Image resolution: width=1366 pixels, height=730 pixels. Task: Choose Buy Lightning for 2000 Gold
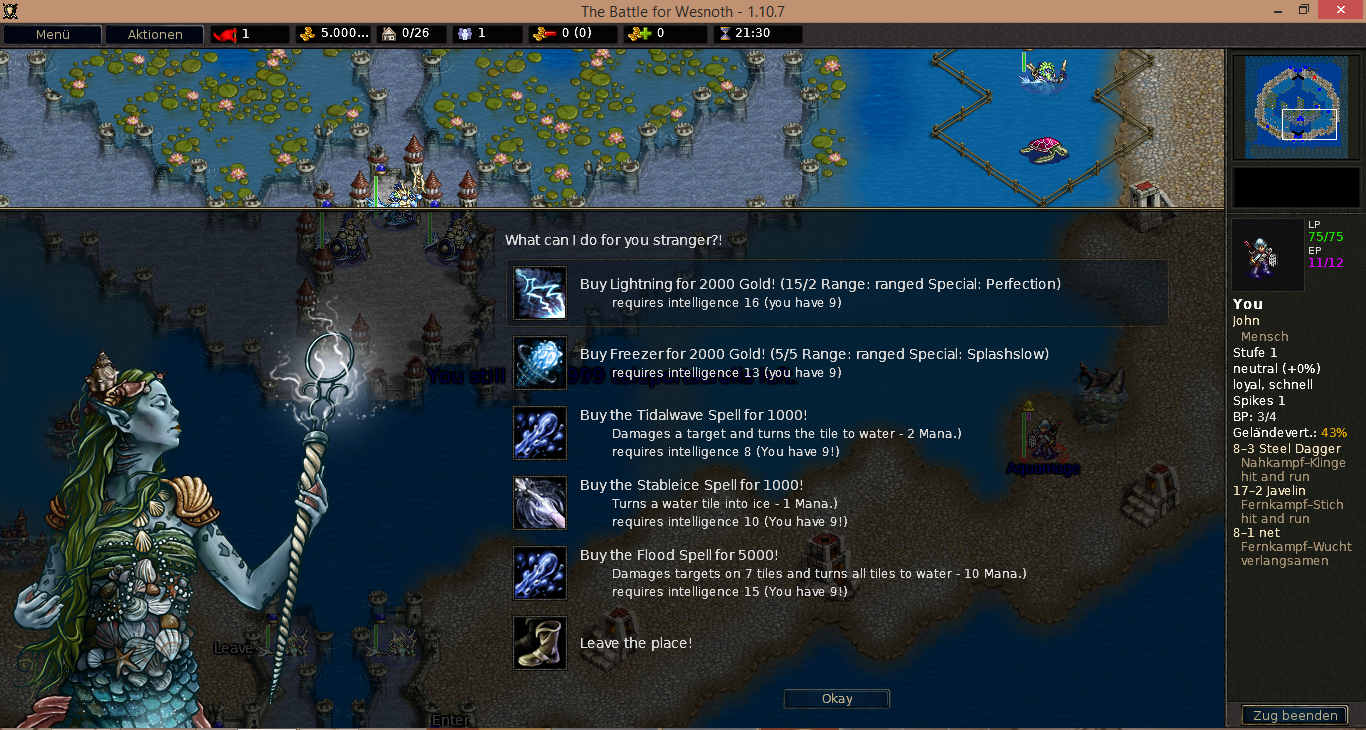(x=820, y=284)
